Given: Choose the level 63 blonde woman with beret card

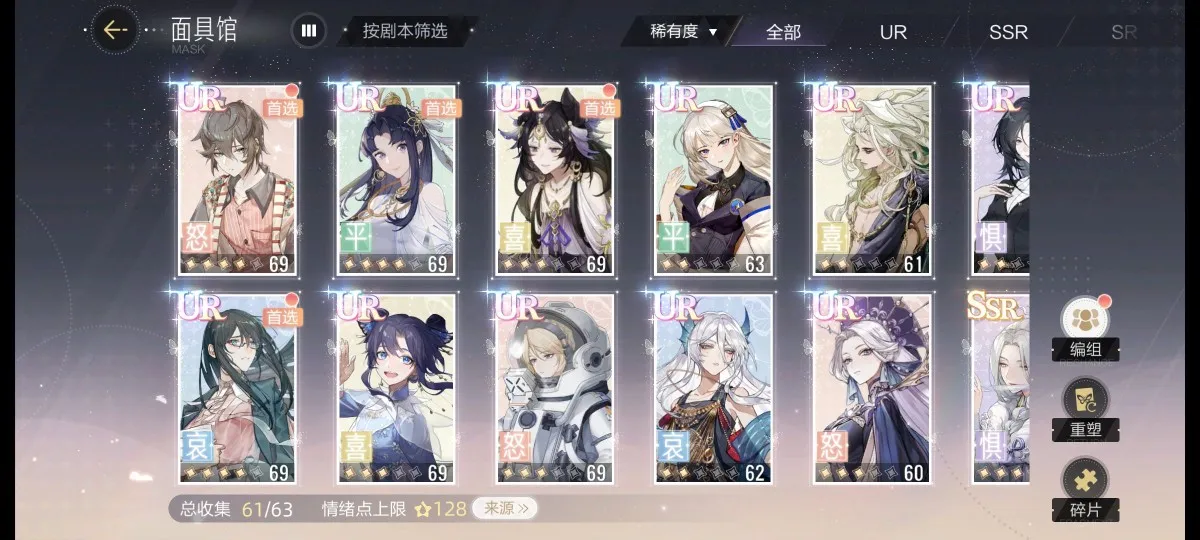Looking at the screenshot, I should point(714,180).
